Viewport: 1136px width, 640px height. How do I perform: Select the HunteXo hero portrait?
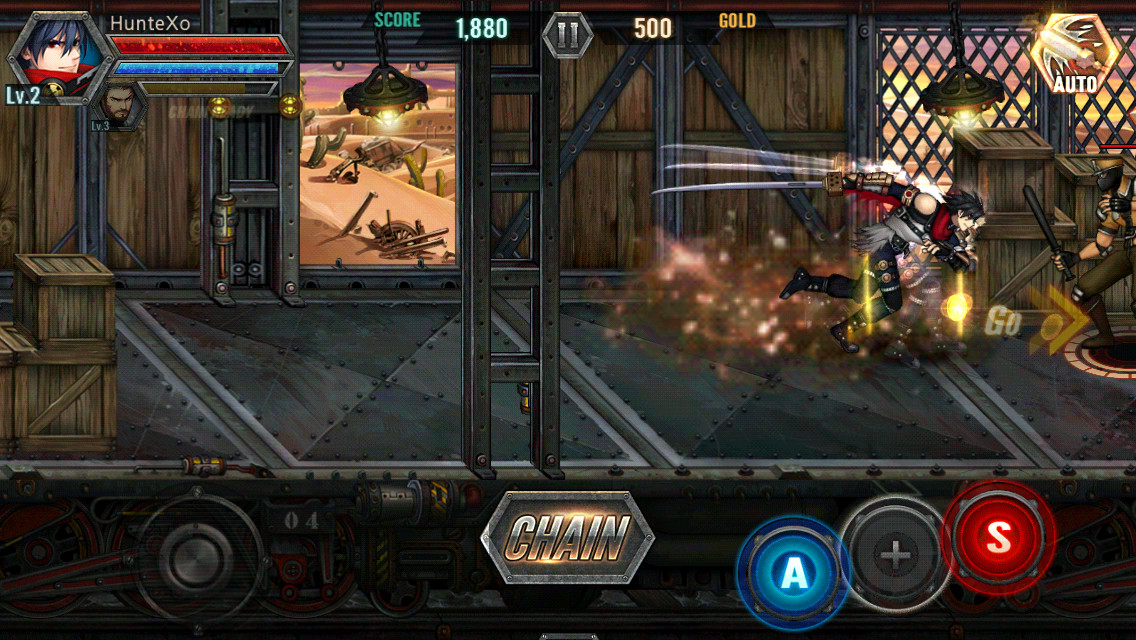click(x=49, y=55)
